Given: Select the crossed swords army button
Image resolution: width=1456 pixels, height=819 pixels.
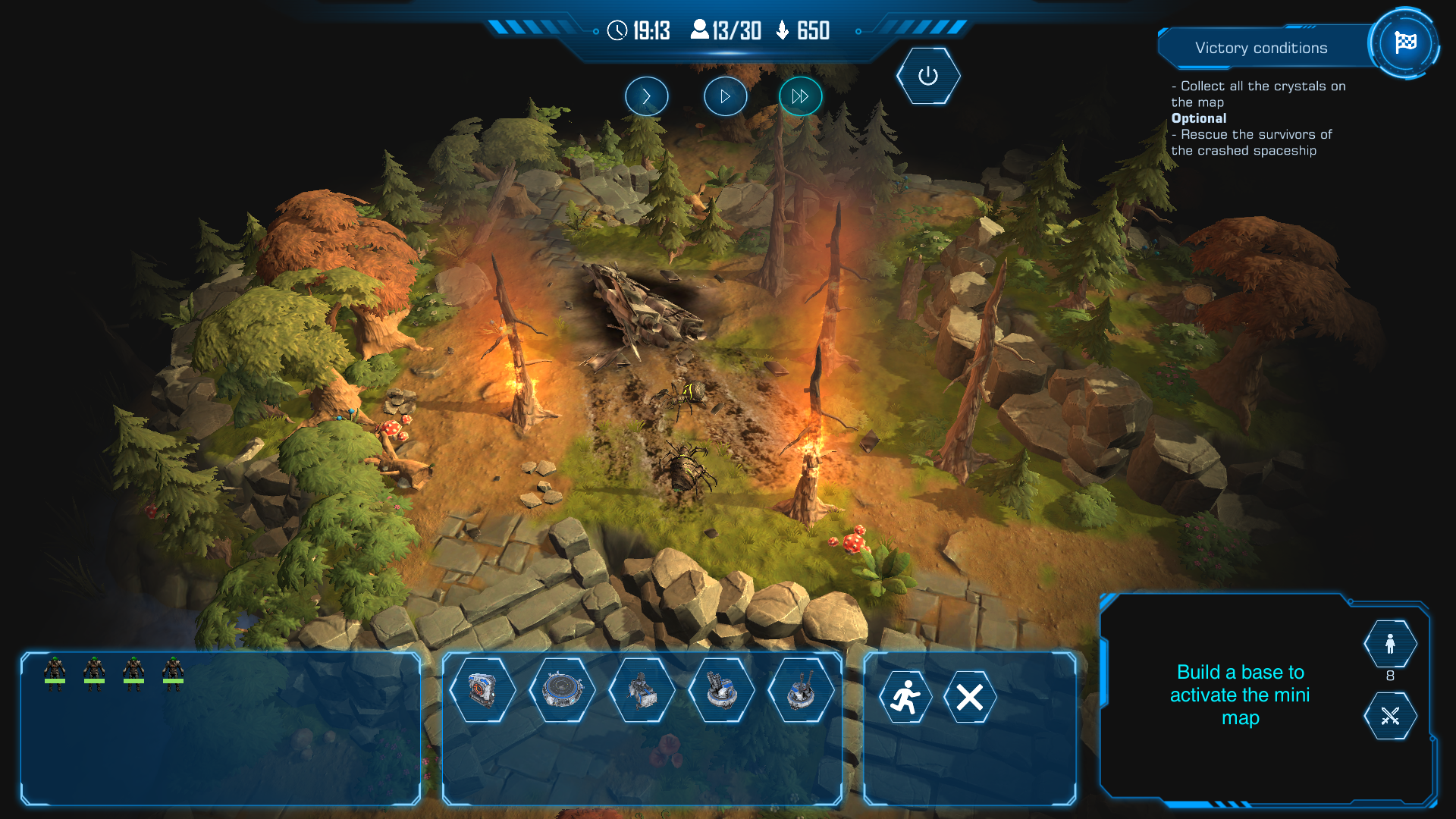Looking at the screenshot, I should (x=1389, y=716).
